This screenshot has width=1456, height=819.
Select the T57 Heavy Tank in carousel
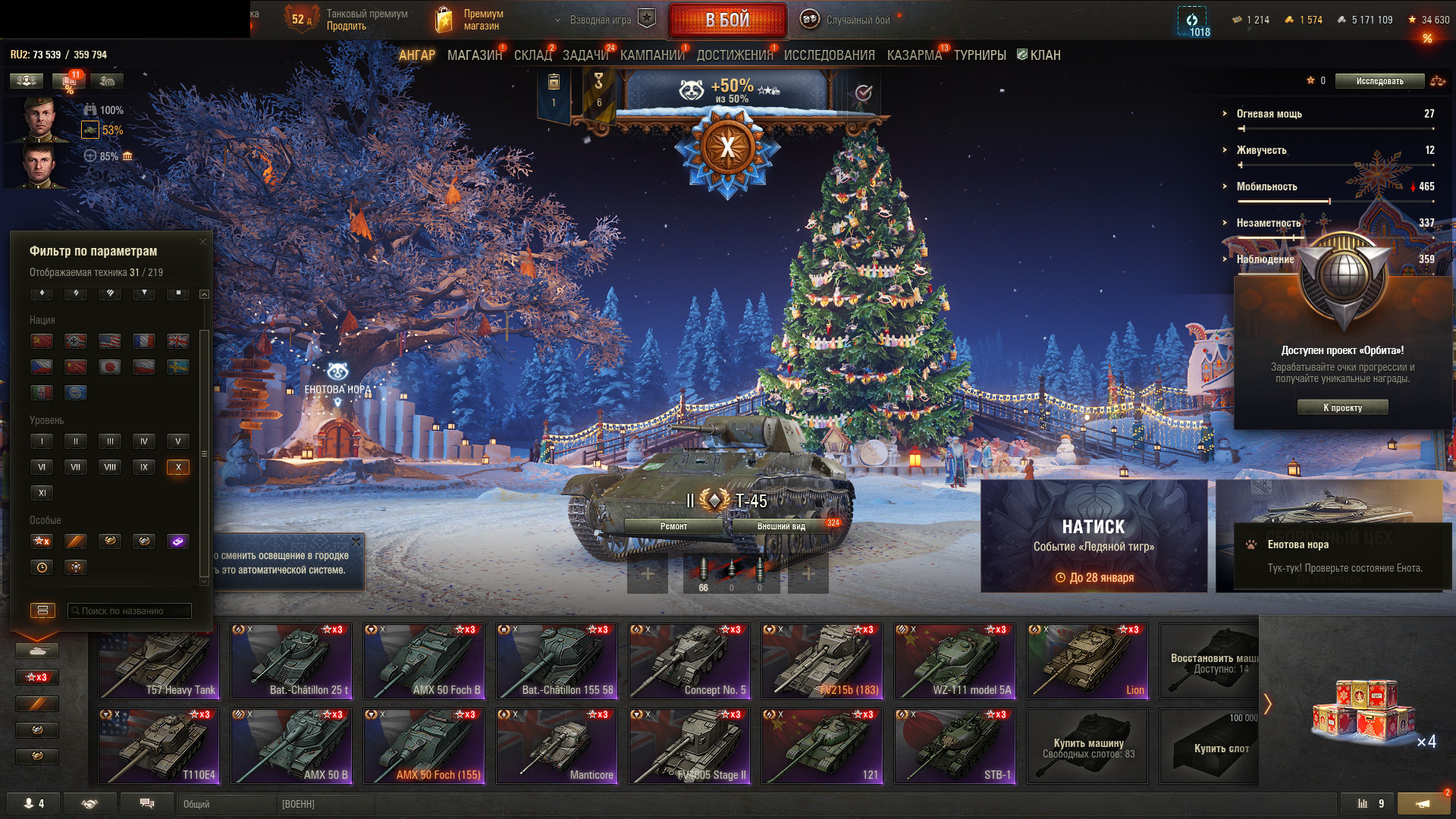point(158,661)
